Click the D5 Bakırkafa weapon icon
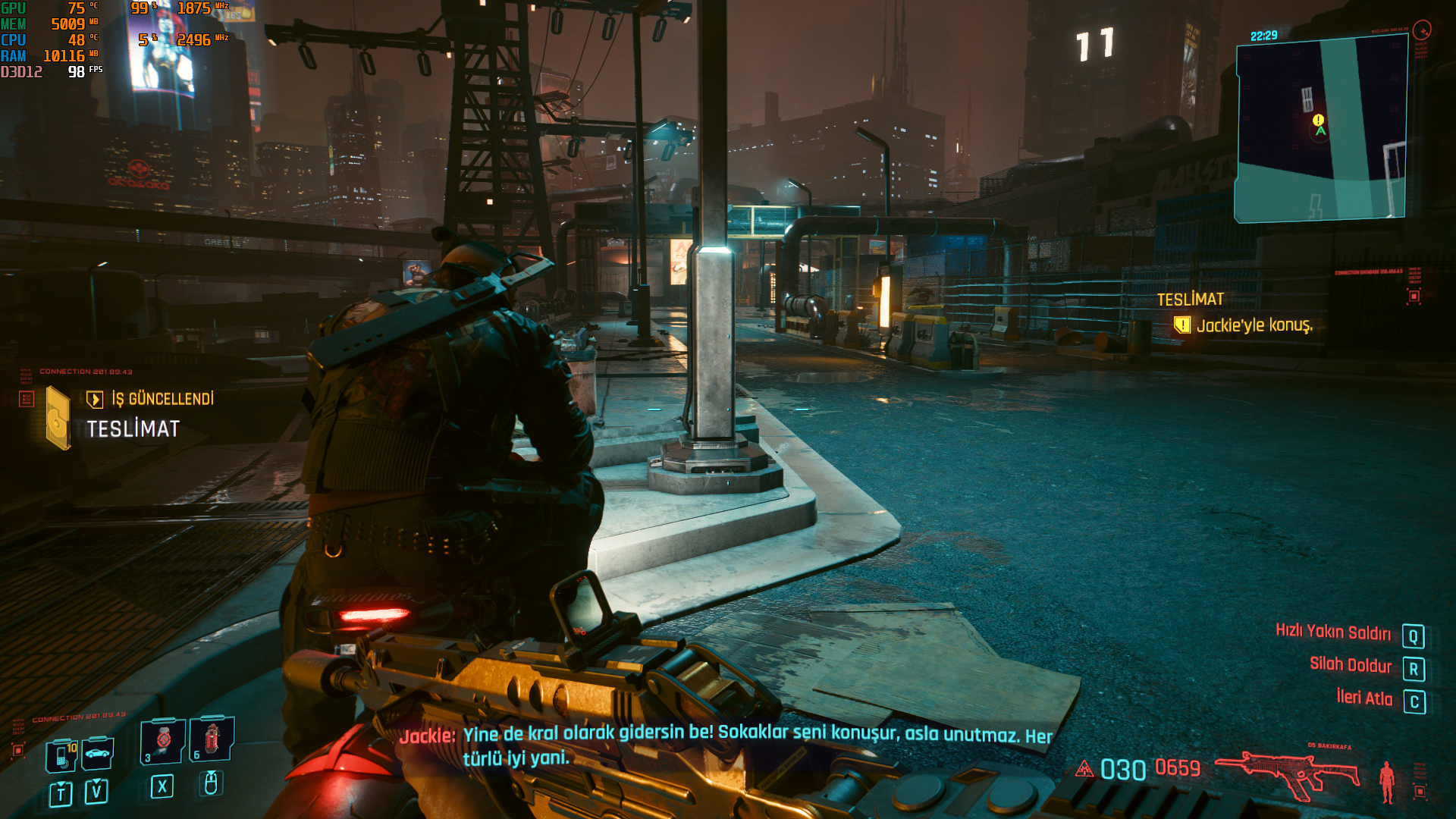 pyautogui.click(x=1288, y=773)
